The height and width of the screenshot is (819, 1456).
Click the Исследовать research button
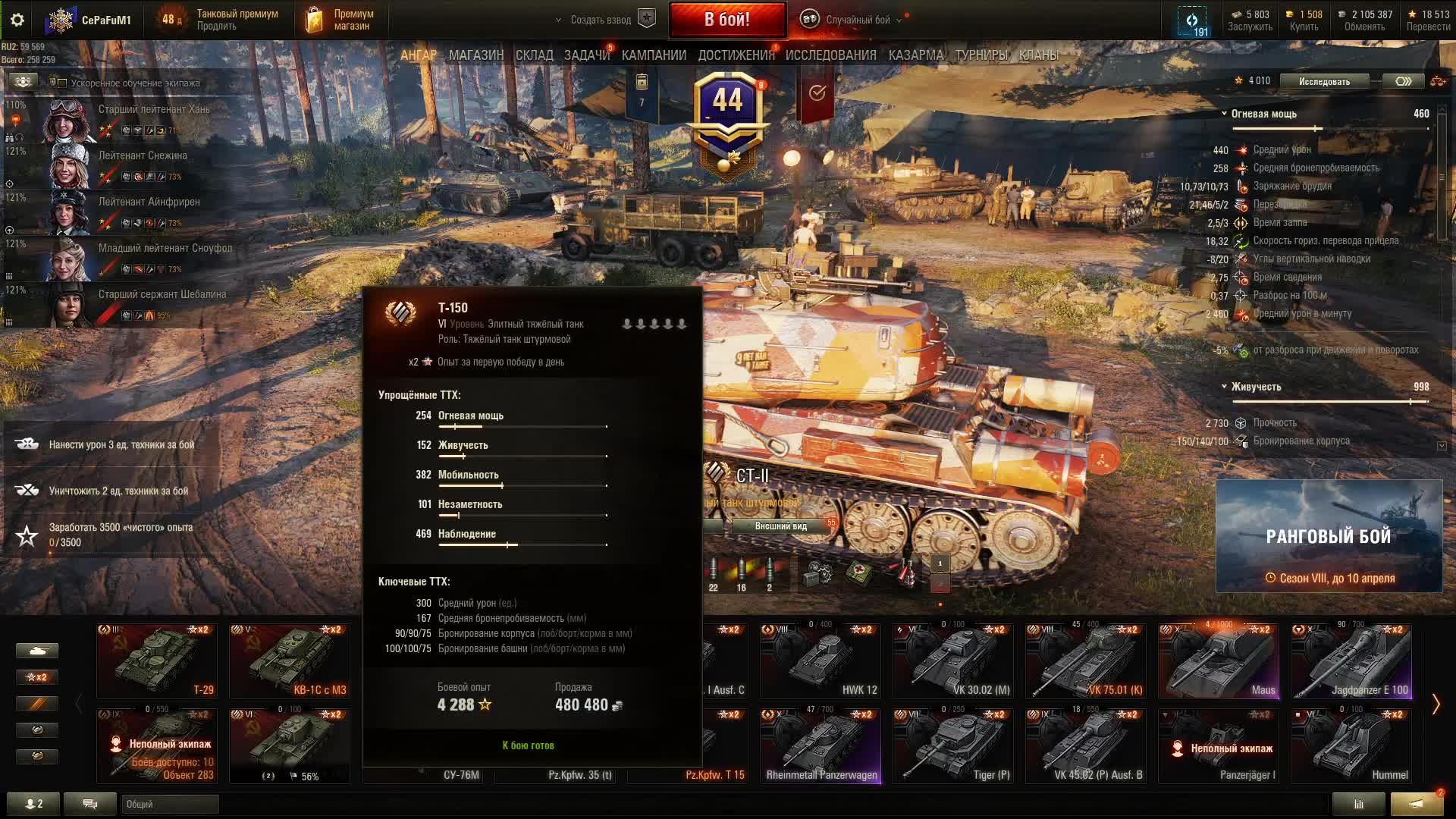coord(1324,81)
